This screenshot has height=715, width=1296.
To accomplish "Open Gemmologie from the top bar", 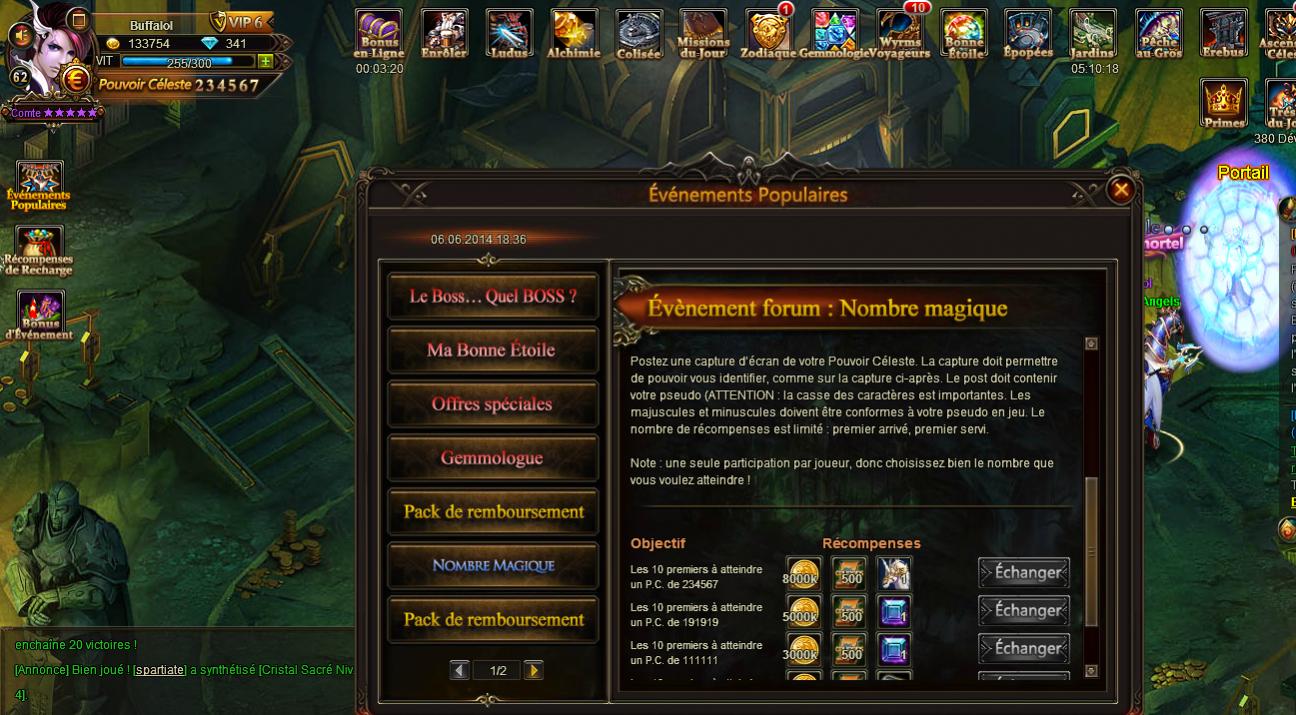I will pos(834,33).
